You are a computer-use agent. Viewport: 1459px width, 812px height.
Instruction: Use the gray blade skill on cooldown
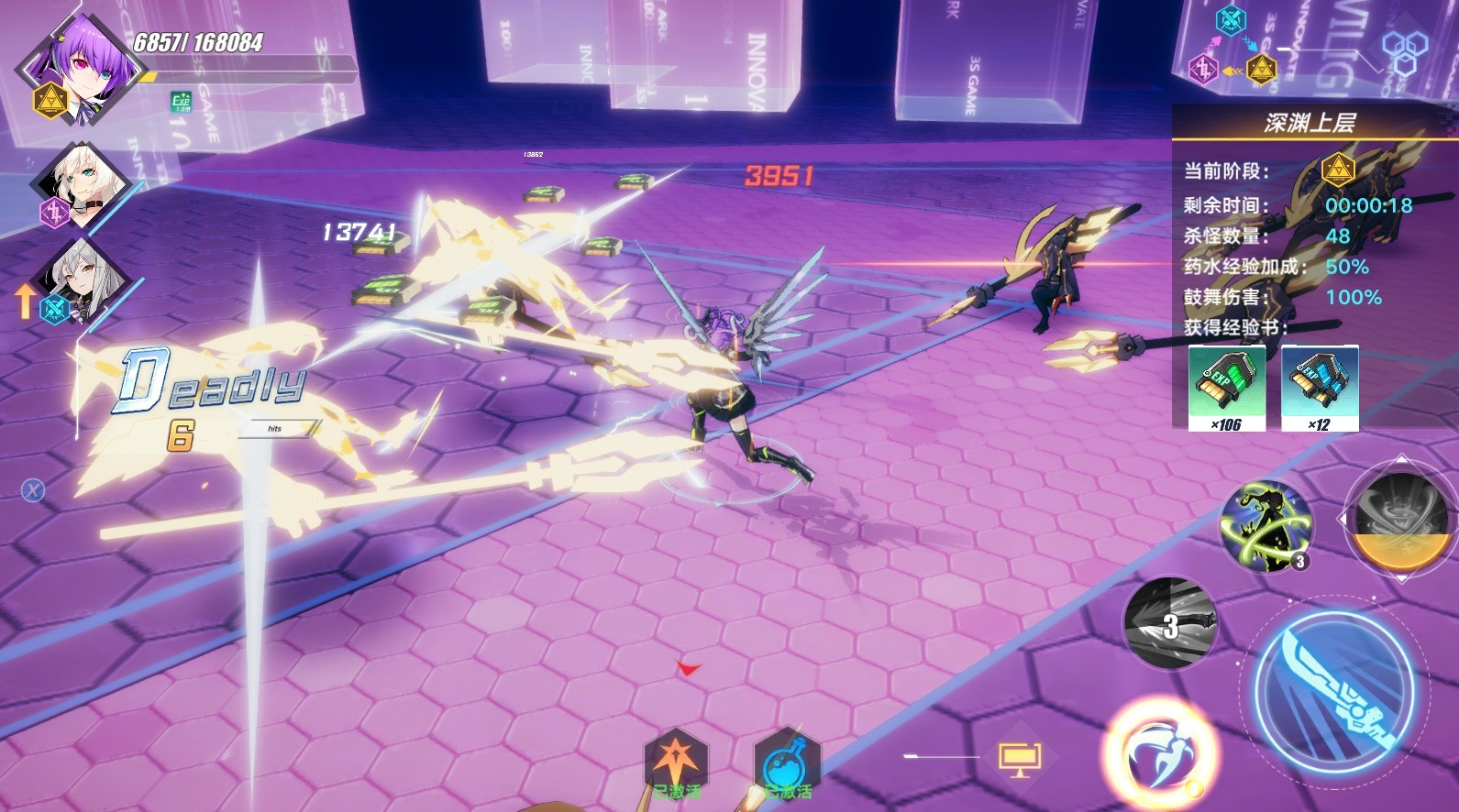[1171, 622]
